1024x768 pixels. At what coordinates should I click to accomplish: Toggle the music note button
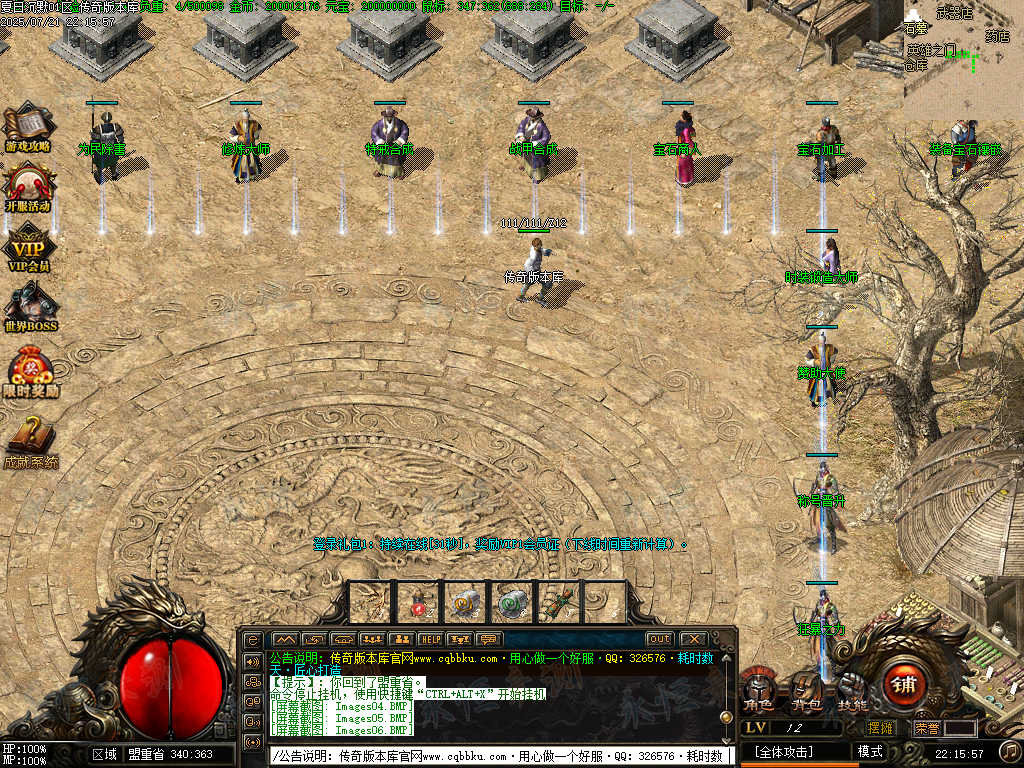pos(1010,751)
